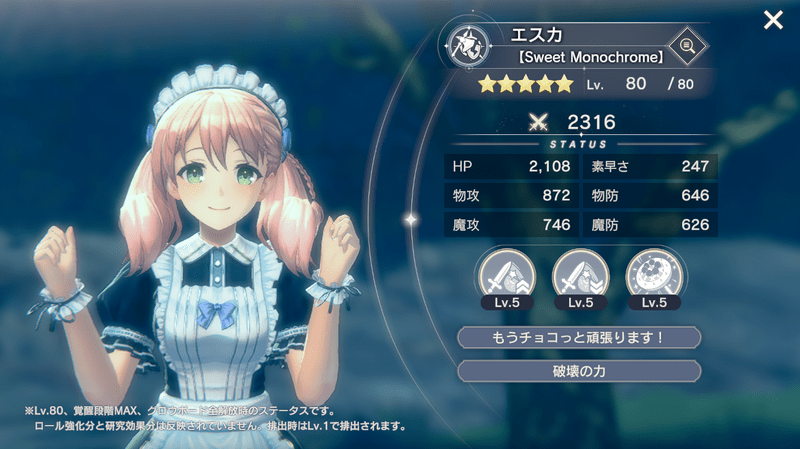Open the magnifier detail view icon
The width and height of the screenshot is (800, 449).
click(x=686, y=45)
